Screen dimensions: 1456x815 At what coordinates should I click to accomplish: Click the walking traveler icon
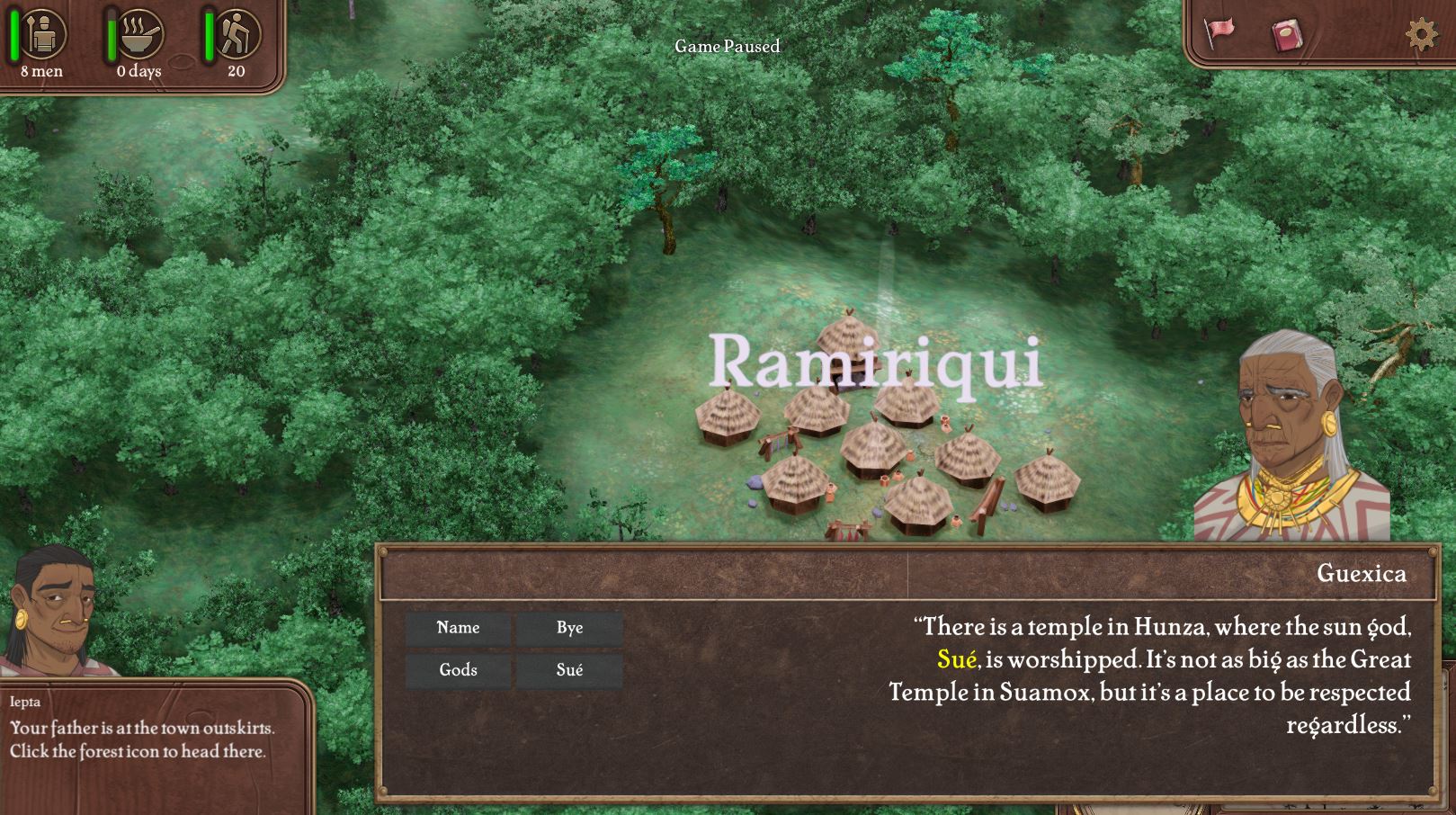click(237, 34)
